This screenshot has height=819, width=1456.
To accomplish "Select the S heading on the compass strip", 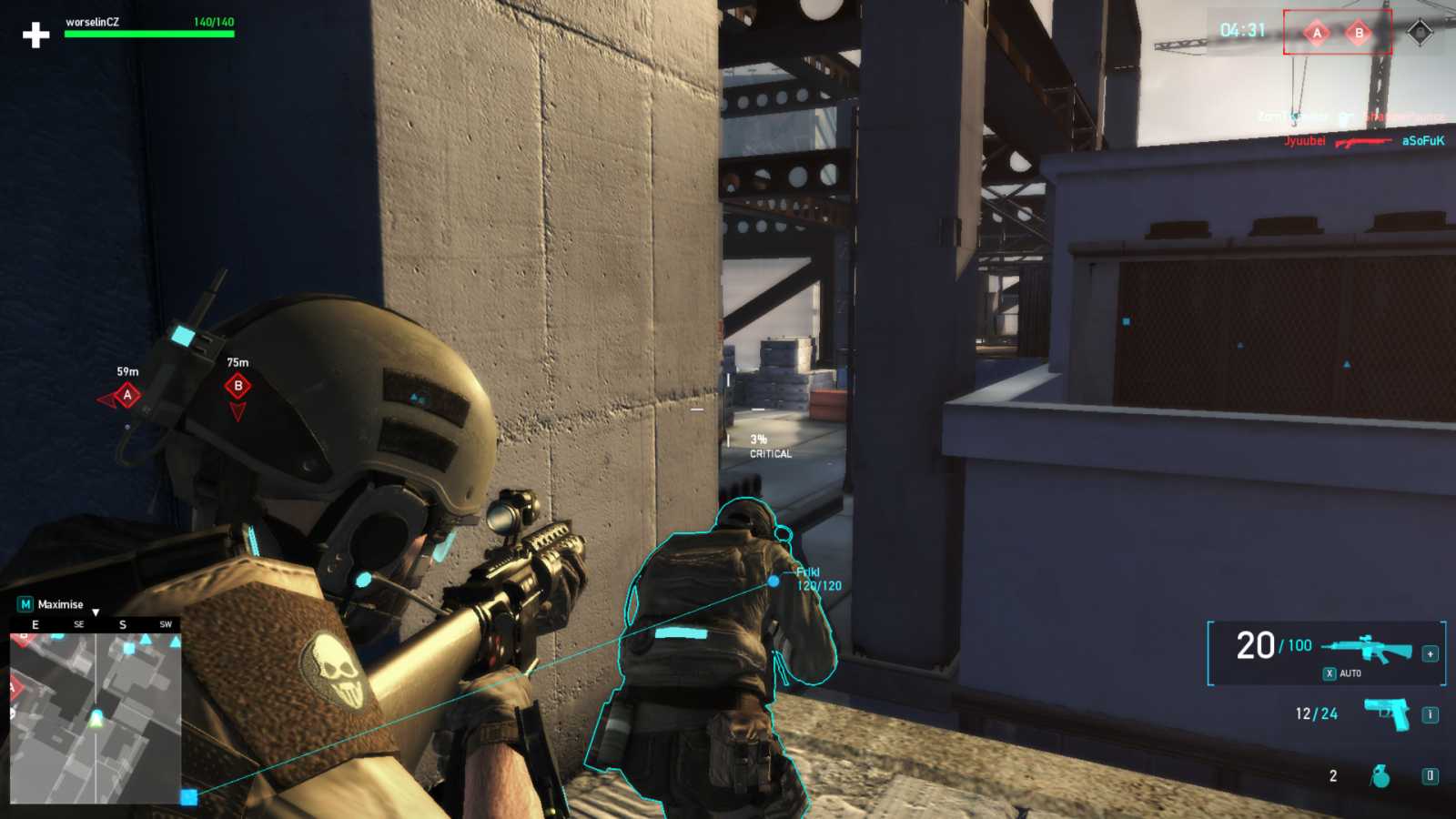I will pos(121,624).
